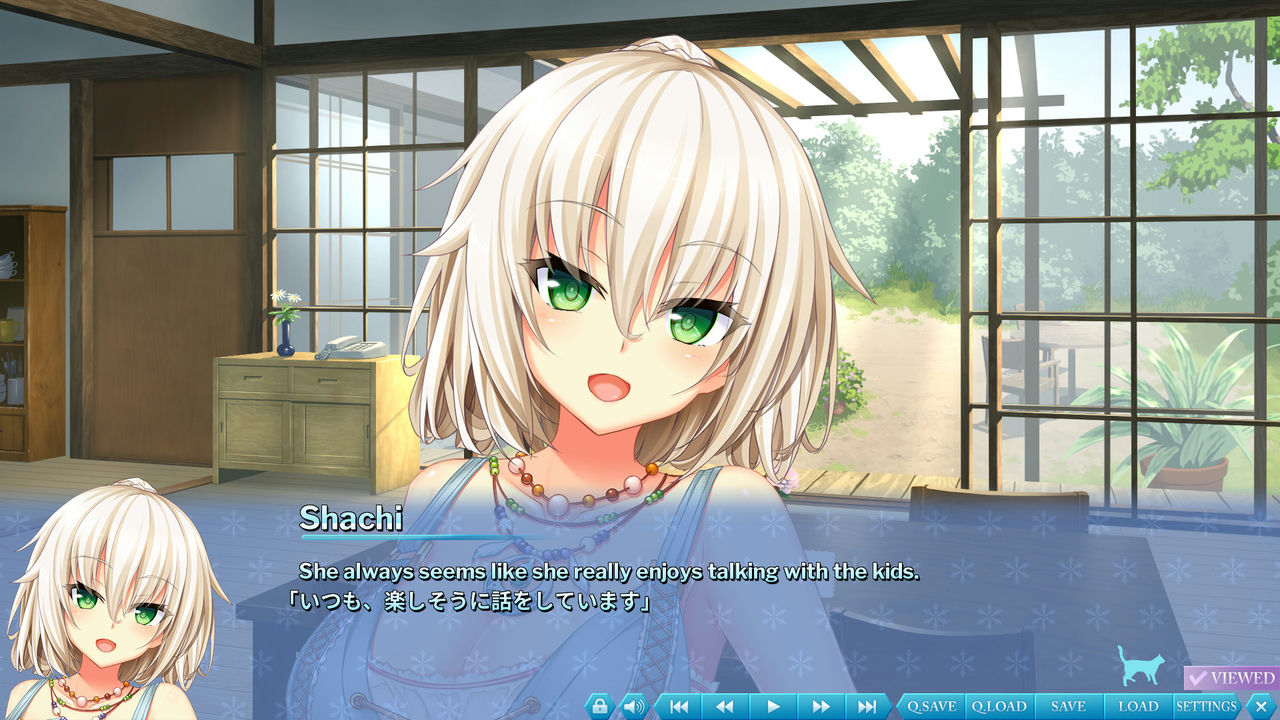
Task: Click the skip-to-end icon
Action: 867,706
